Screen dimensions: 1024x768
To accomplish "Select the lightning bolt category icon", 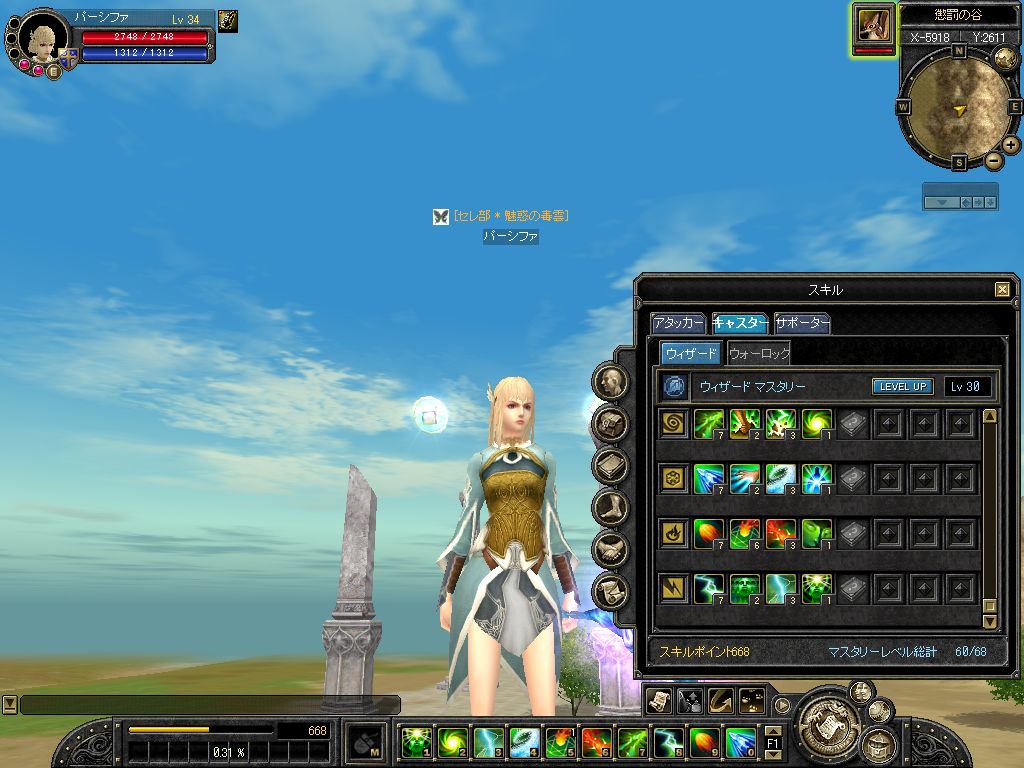I will coord(674,588).
